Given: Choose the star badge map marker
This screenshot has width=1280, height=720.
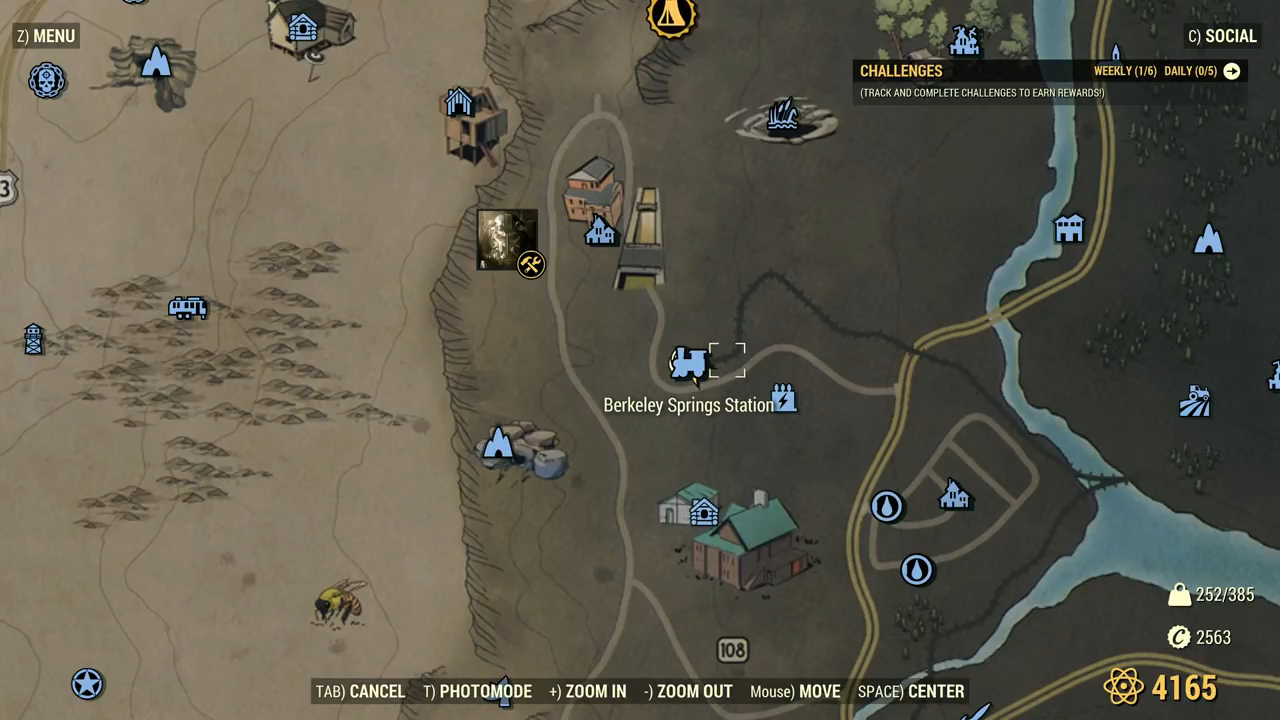Looking at the screenshot, I should 88,684.
